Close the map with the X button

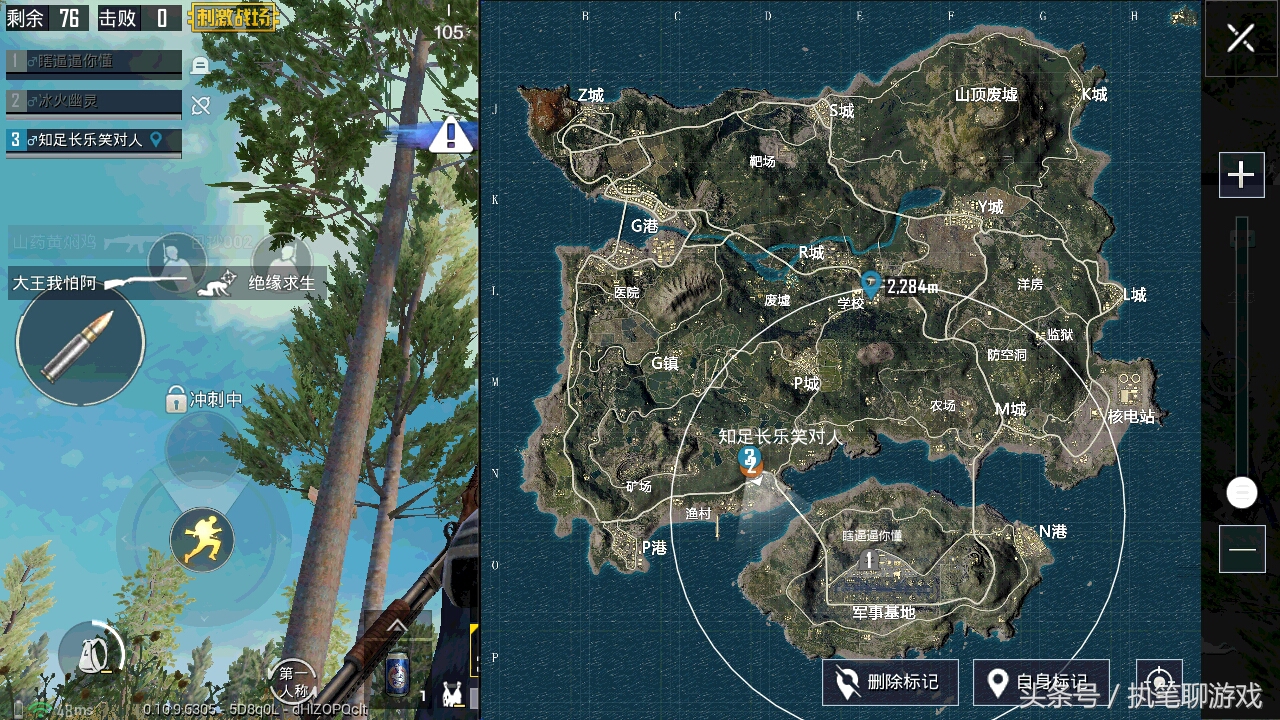click(x=1241, y=39)
